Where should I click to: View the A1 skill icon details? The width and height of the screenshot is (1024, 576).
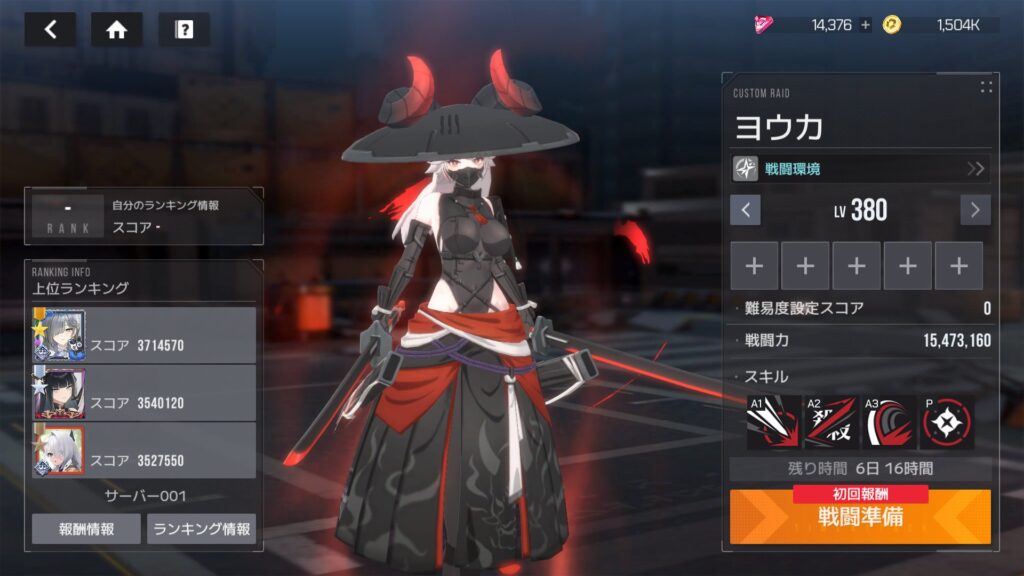[774, 422]
